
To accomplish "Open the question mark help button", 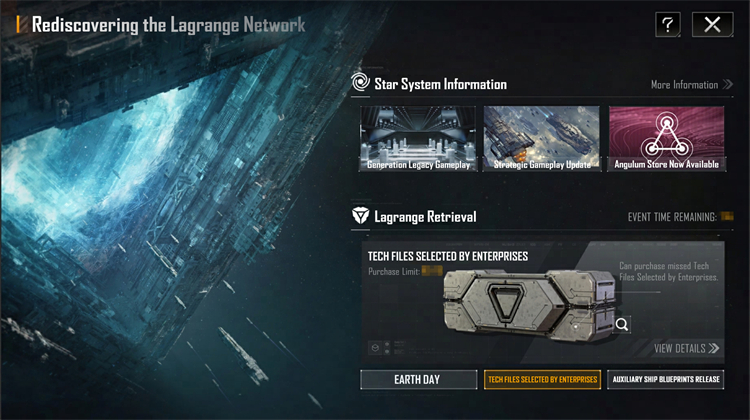I will (x=668, y=25).
